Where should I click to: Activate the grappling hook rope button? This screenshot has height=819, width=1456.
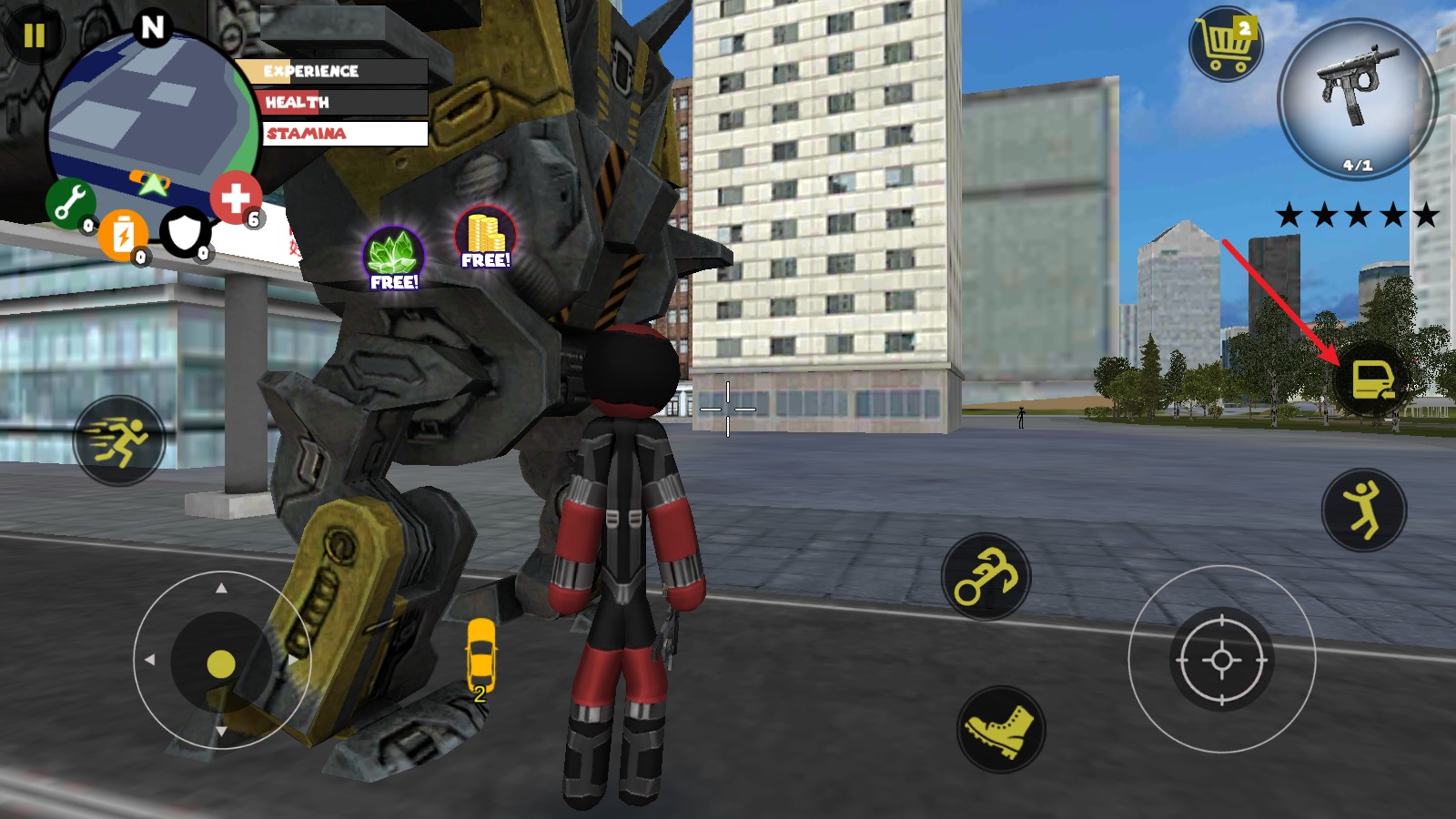(986, 577)
